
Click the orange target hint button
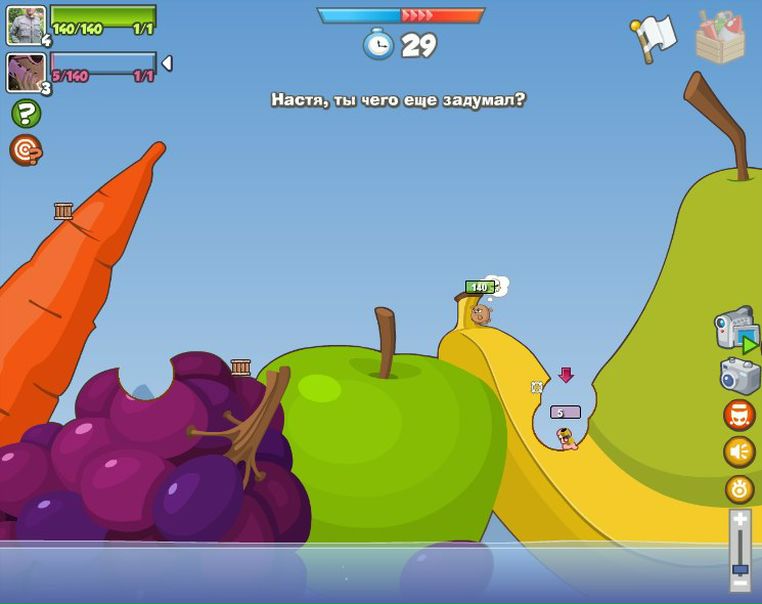pos(25,150)
